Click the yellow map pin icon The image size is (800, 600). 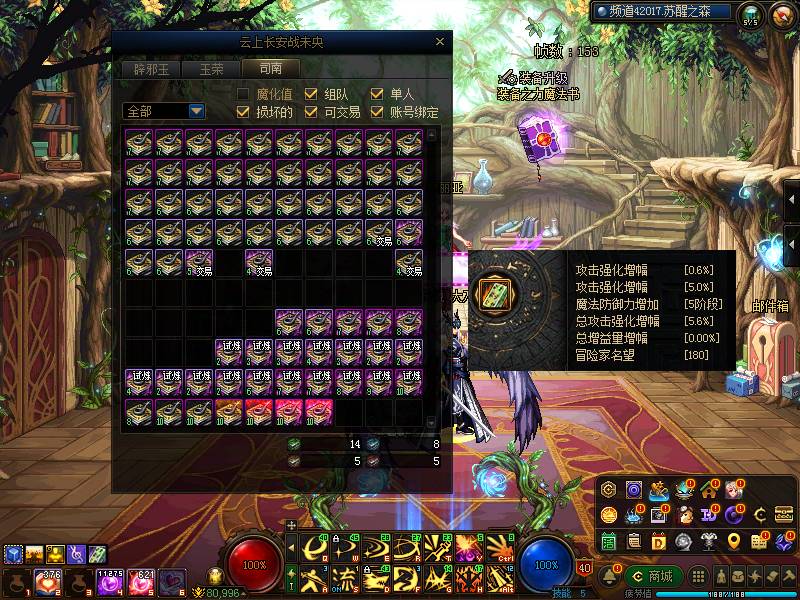736,541
